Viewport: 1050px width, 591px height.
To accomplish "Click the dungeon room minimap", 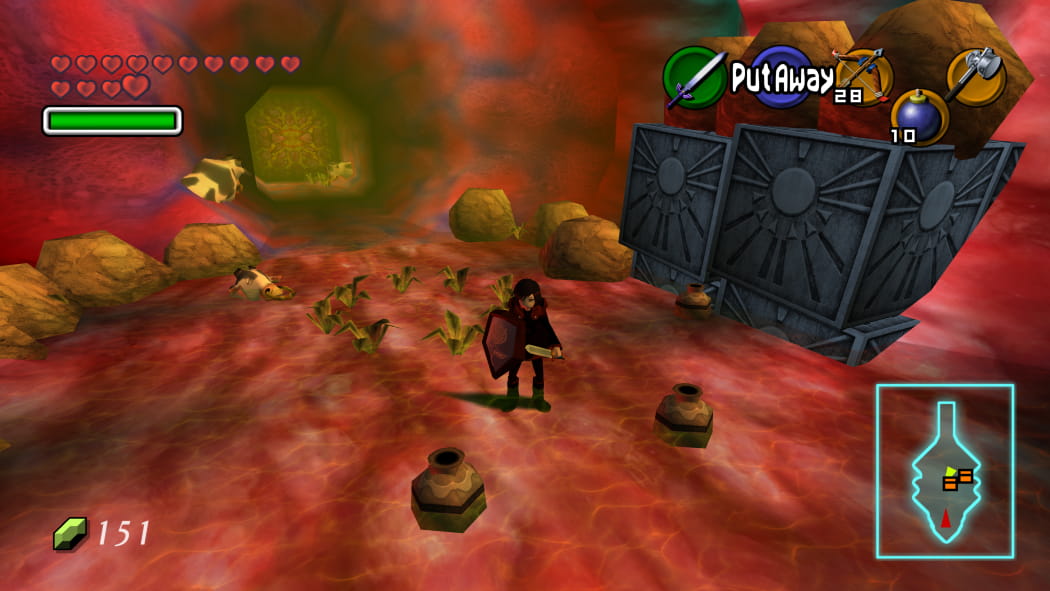I will tap(945, 471).
